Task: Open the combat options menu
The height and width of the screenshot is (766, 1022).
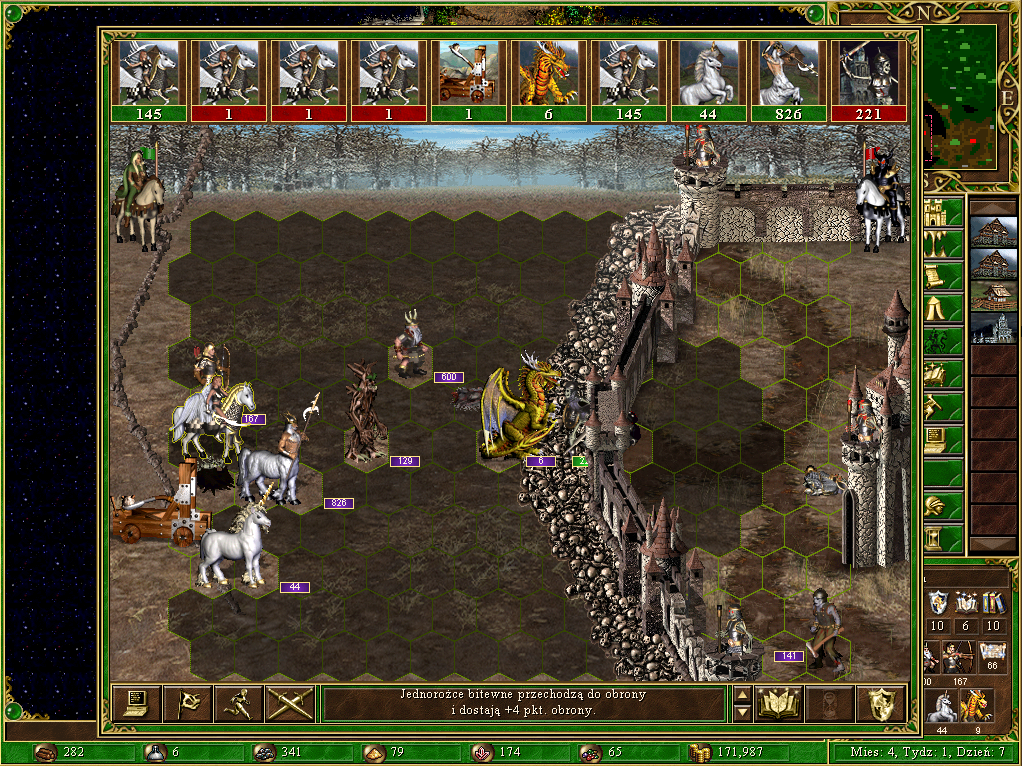Action: point(135,703)
